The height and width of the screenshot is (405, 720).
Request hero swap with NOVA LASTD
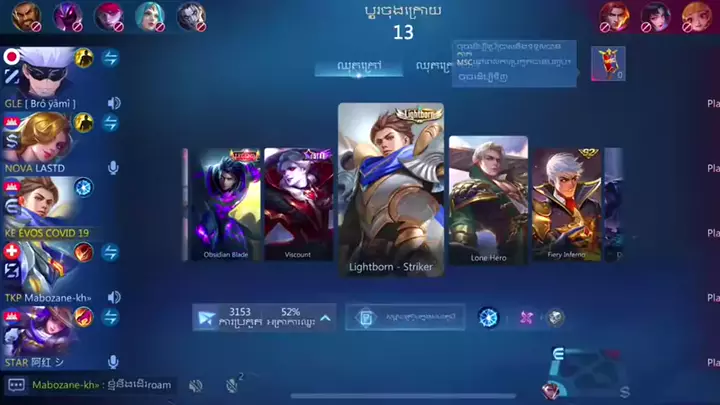click(110, 122)
